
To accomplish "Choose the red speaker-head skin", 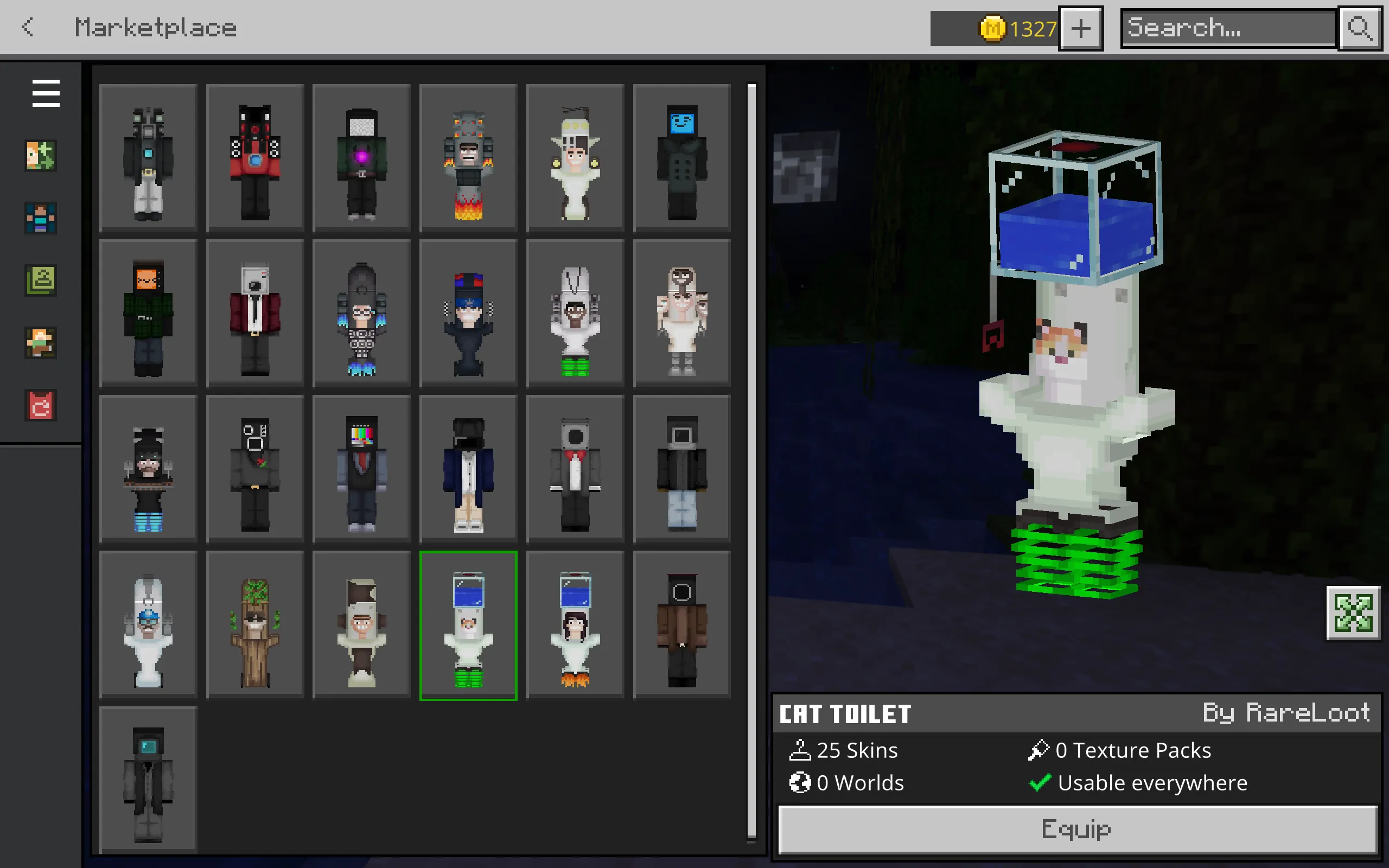I will coord(255,158).
